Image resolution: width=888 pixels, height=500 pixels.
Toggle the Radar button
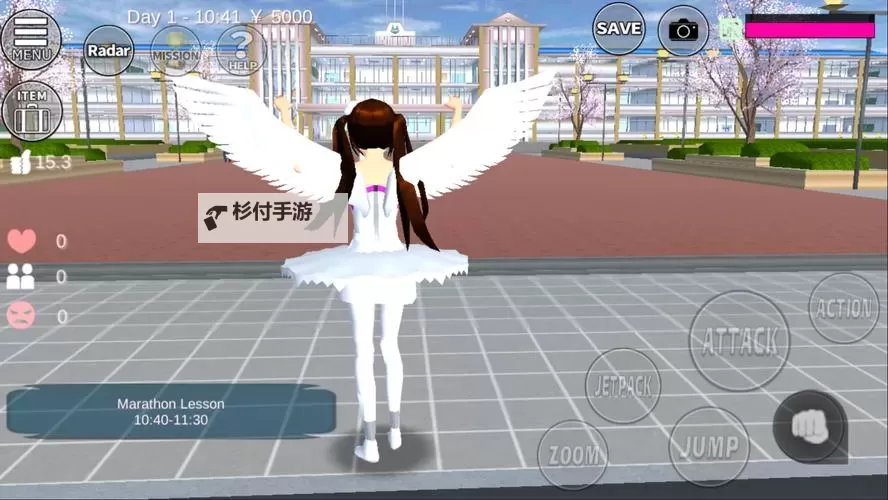tap(108, 50)
